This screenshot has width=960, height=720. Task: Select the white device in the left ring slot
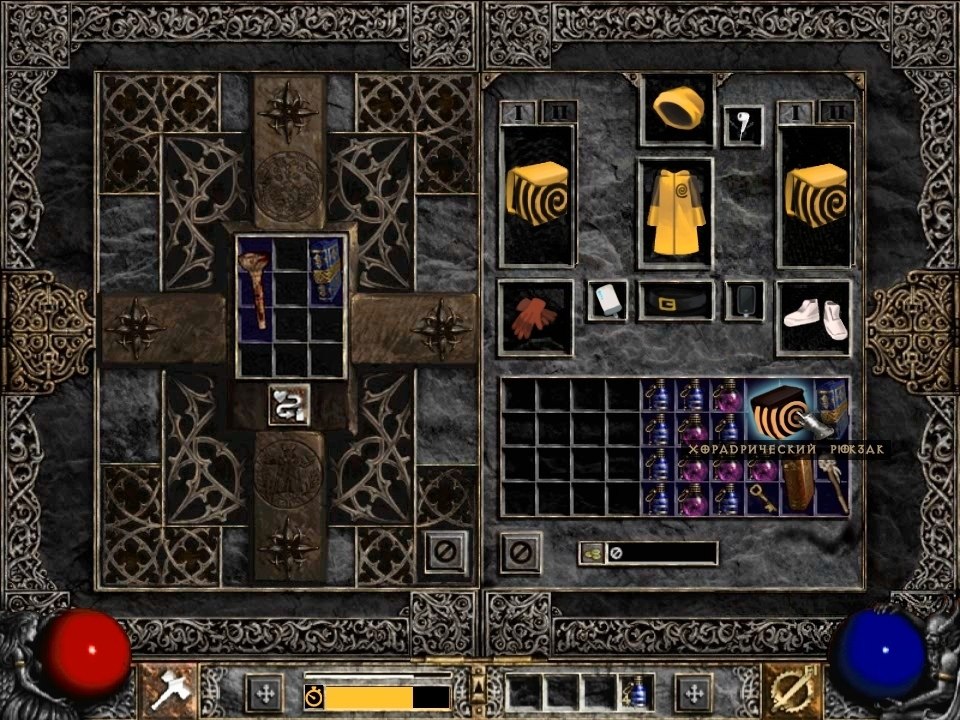point(608,300)
